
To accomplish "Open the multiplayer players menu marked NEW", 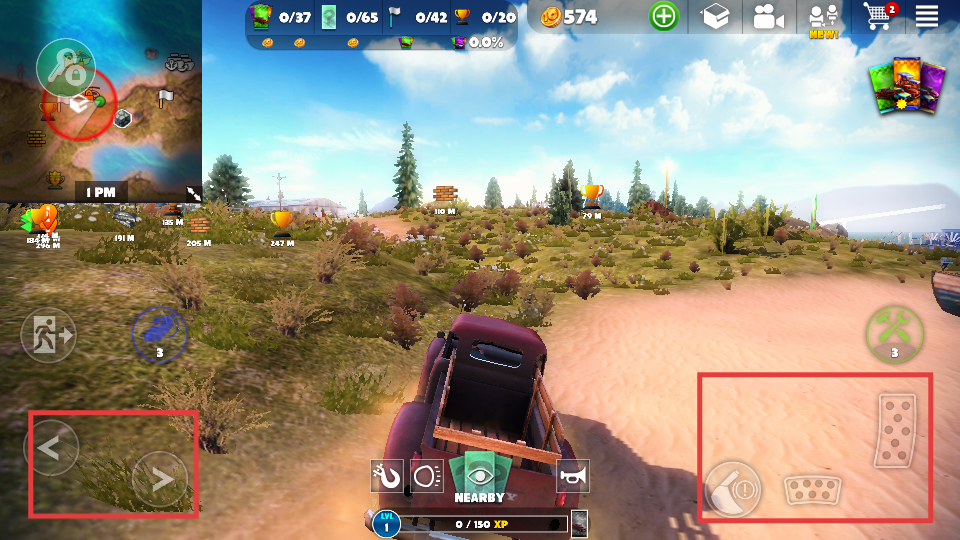I will coord(823,18).
